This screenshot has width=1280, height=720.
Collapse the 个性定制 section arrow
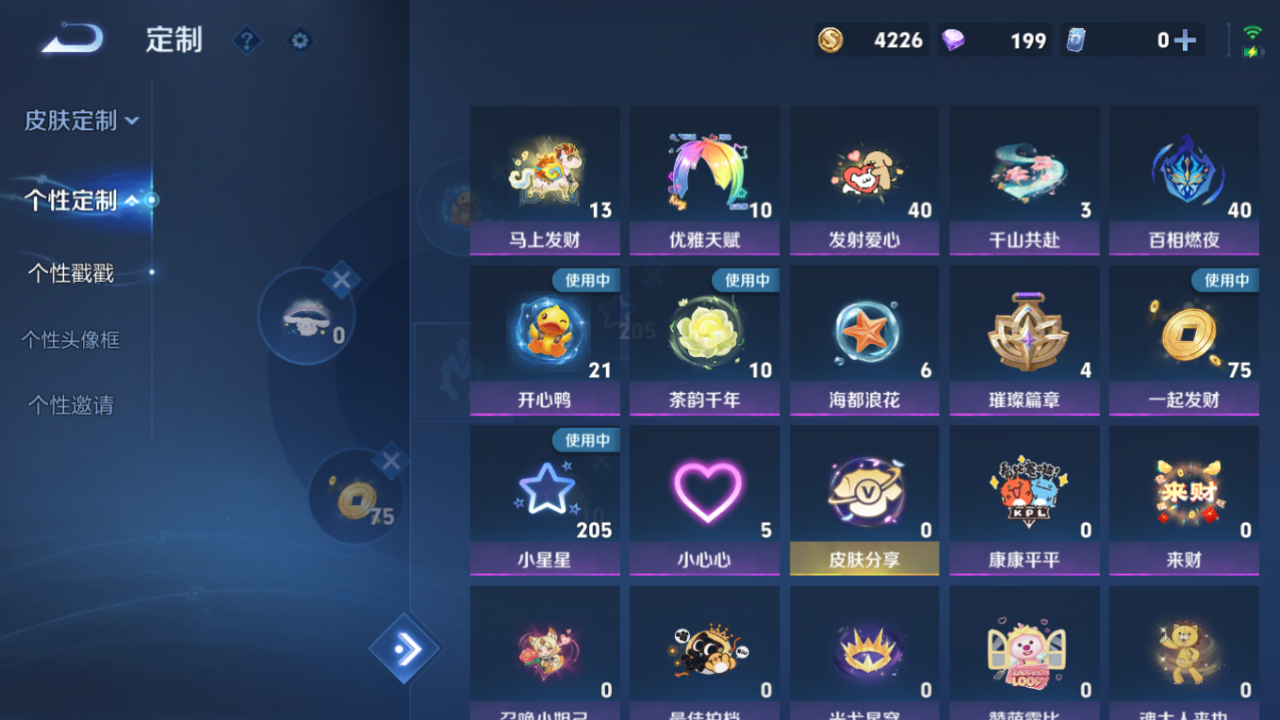click(130, 200)
